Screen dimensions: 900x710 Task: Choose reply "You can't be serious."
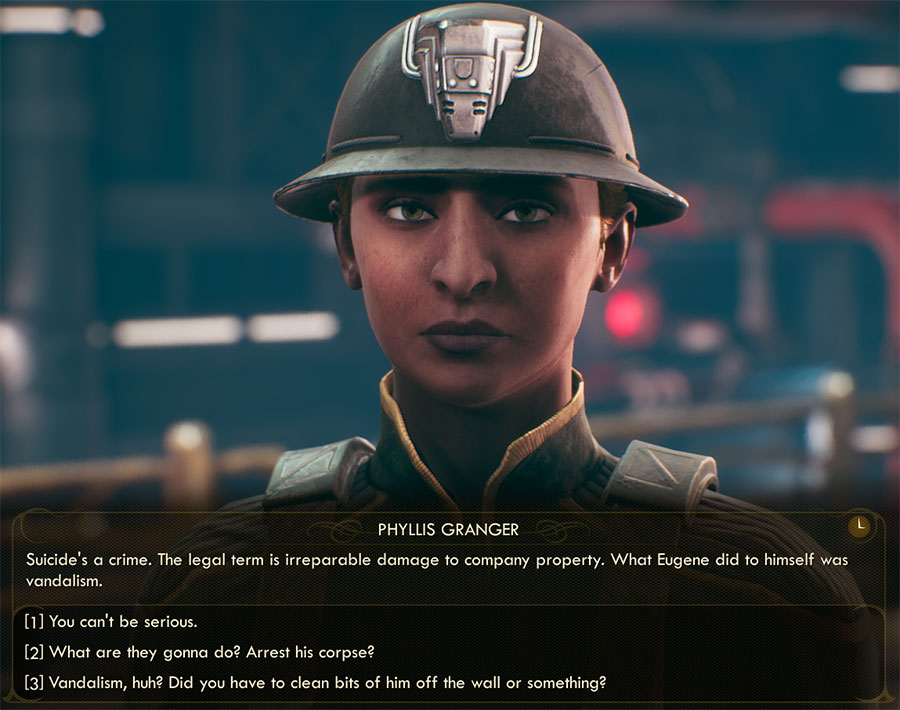coord(111,621)
